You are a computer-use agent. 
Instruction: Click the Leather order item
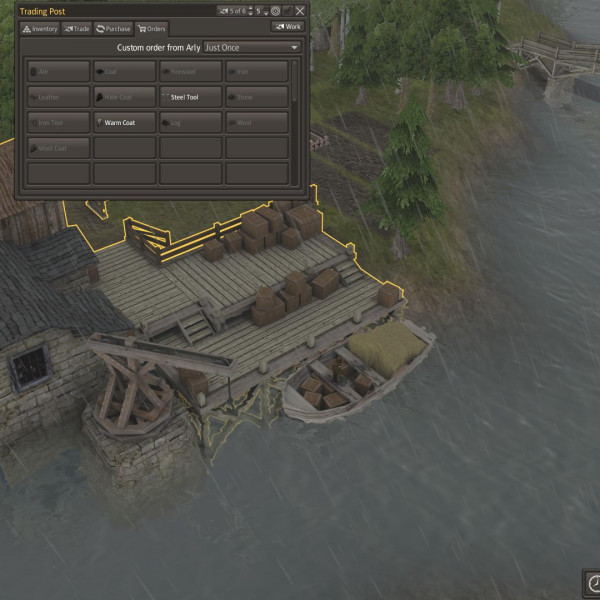point(59,97)
